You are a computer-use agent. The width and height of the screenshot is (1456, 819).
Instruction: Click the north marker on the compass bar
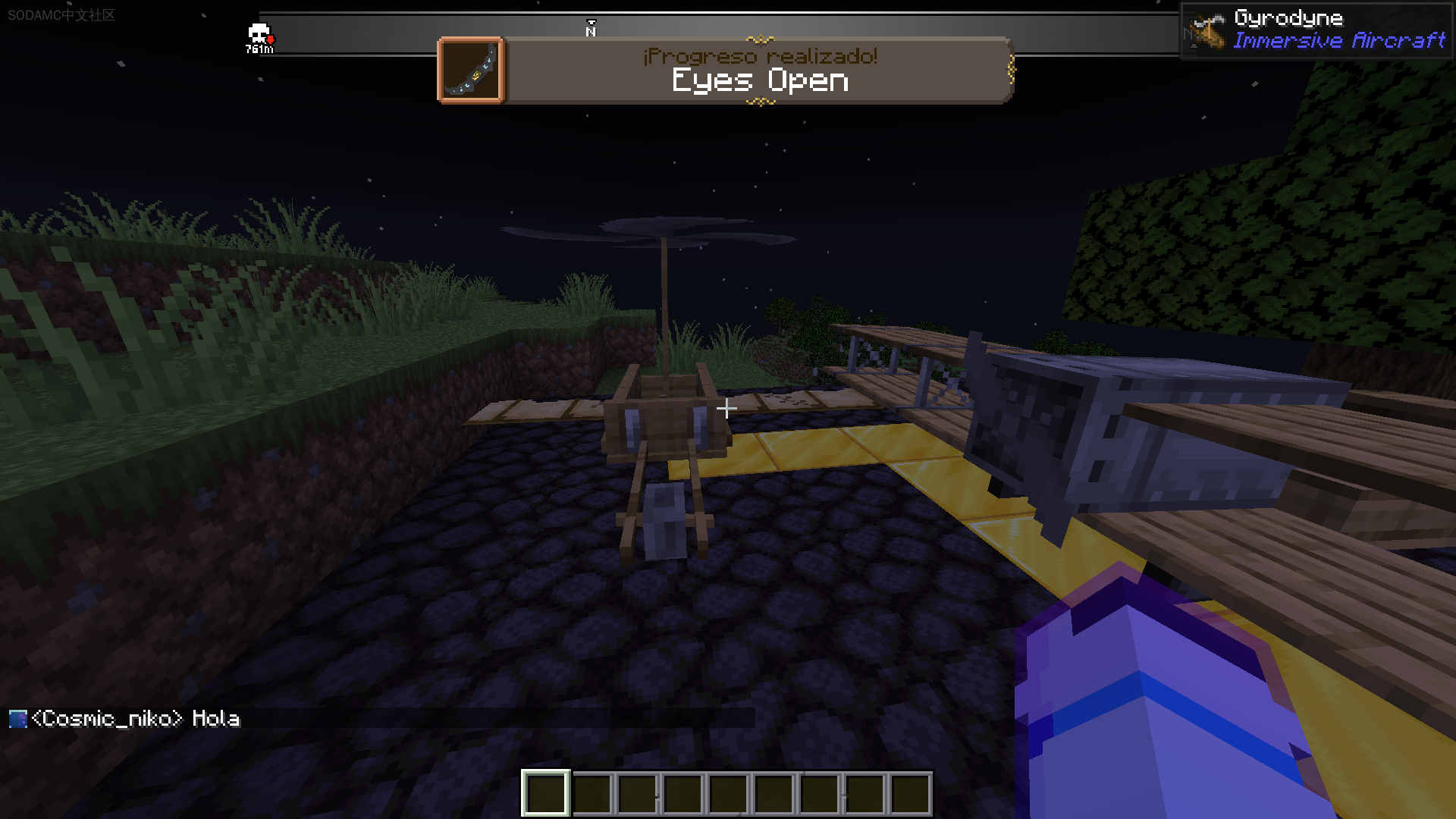point(591,30)
